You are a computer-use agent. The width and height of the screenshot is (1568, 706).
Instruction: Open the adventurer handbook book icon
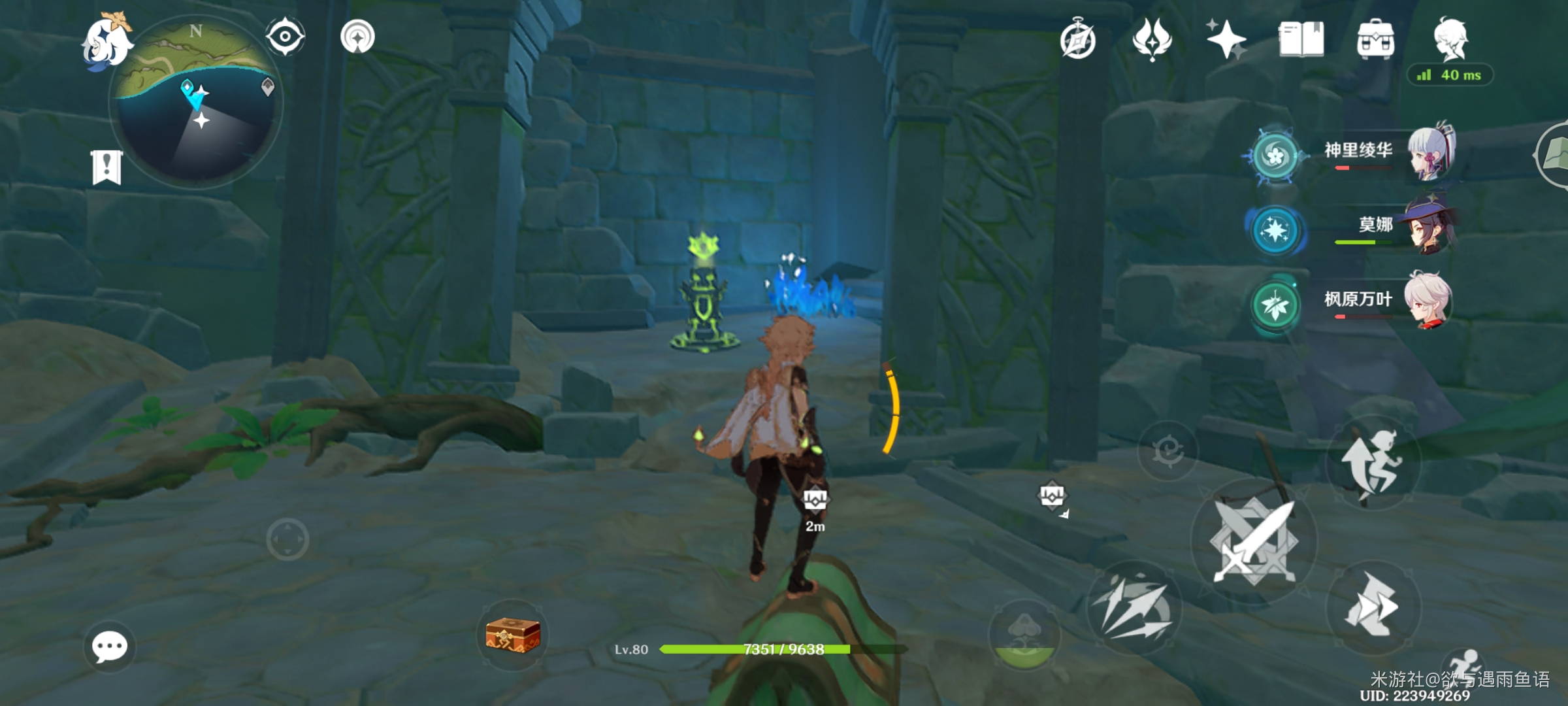tap(1301, 39)
